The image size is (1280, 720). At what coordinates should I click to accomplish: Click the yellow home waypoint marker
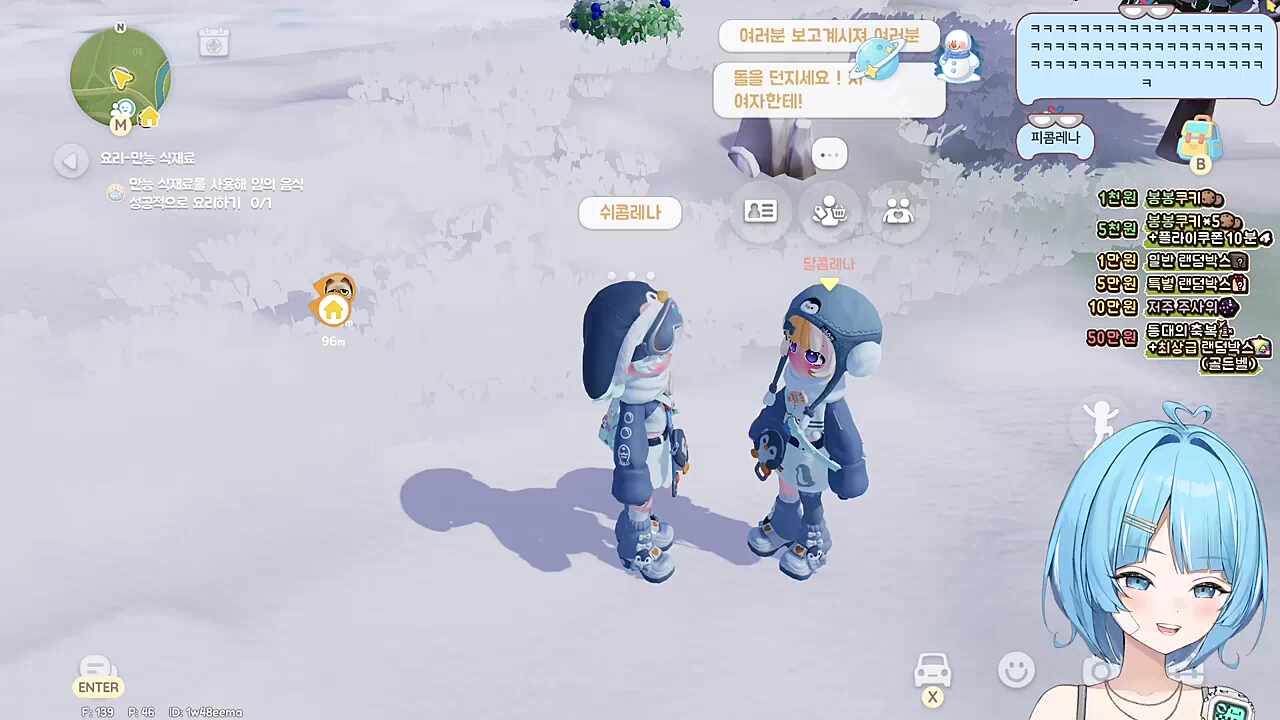[x=333, y=310]
